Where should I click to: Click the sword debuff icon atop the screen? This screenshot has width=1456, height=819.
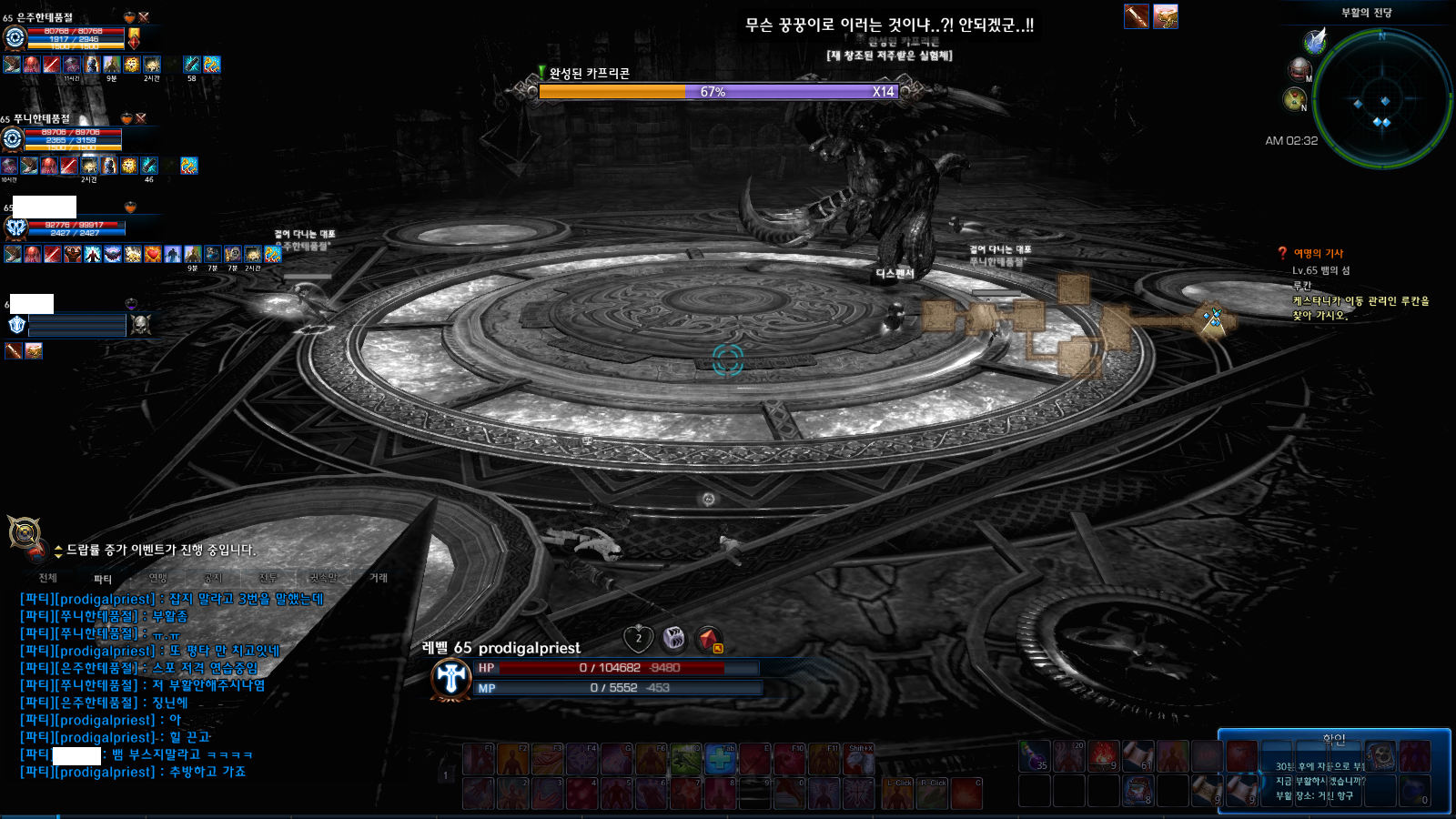[1137, 16]
